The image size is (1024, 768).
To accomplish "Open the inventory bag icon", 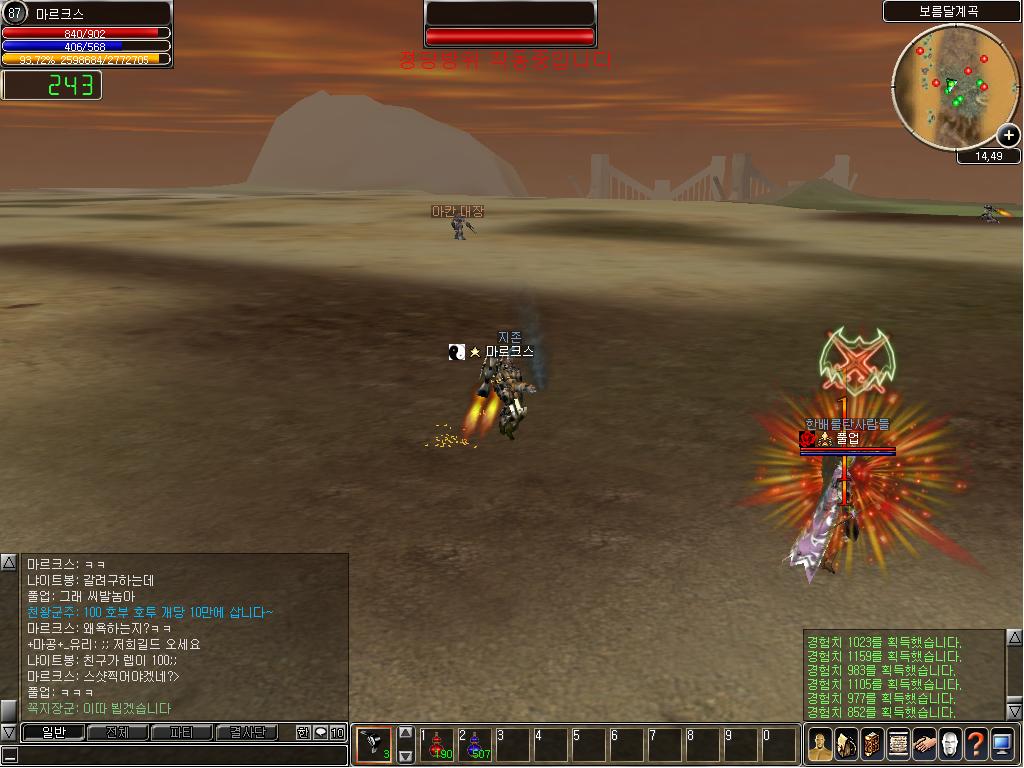I will (846, 745).
